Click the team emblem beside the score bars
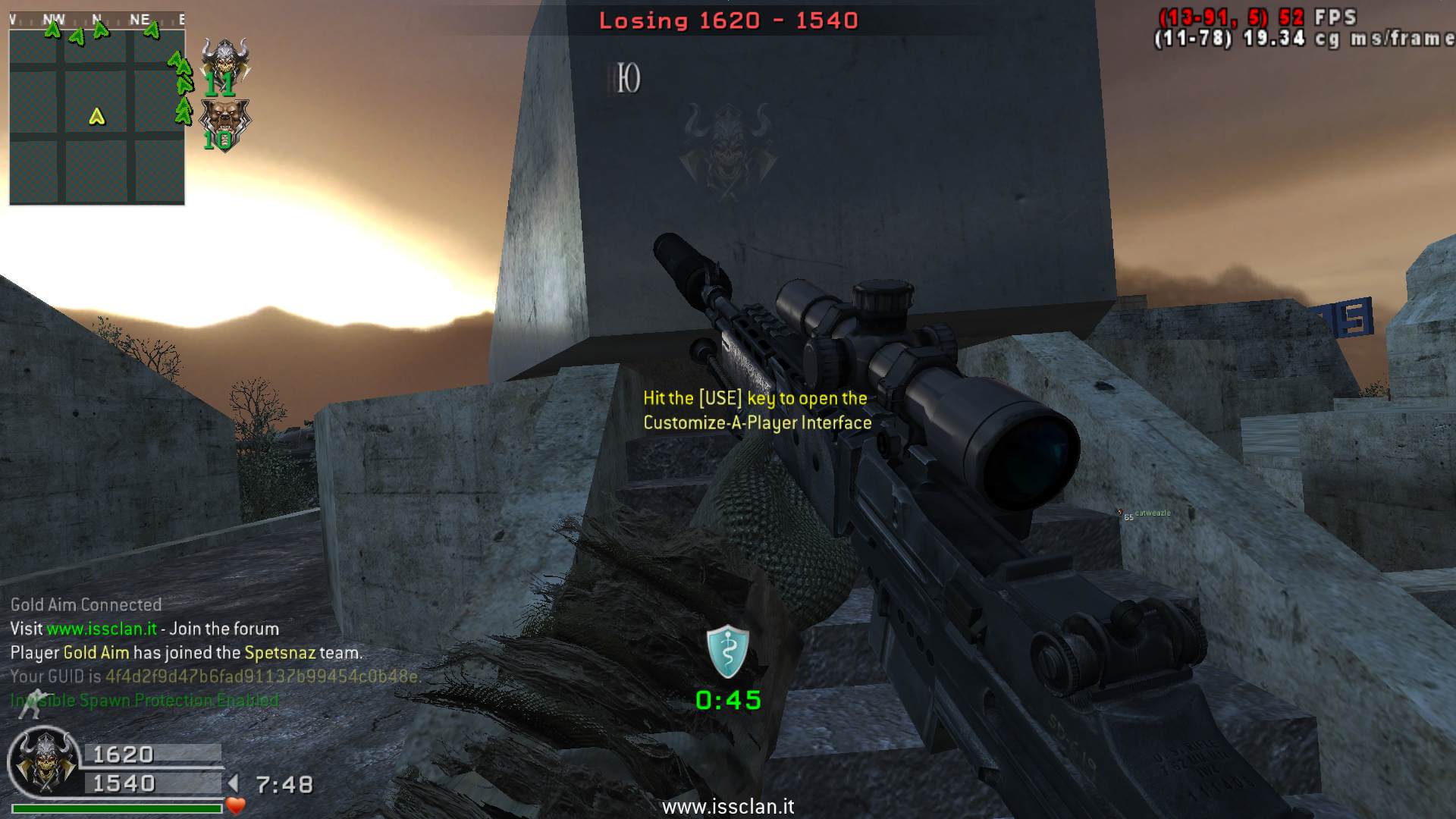Viewport: 1456px width, 819px height. [x=44, y=763]
